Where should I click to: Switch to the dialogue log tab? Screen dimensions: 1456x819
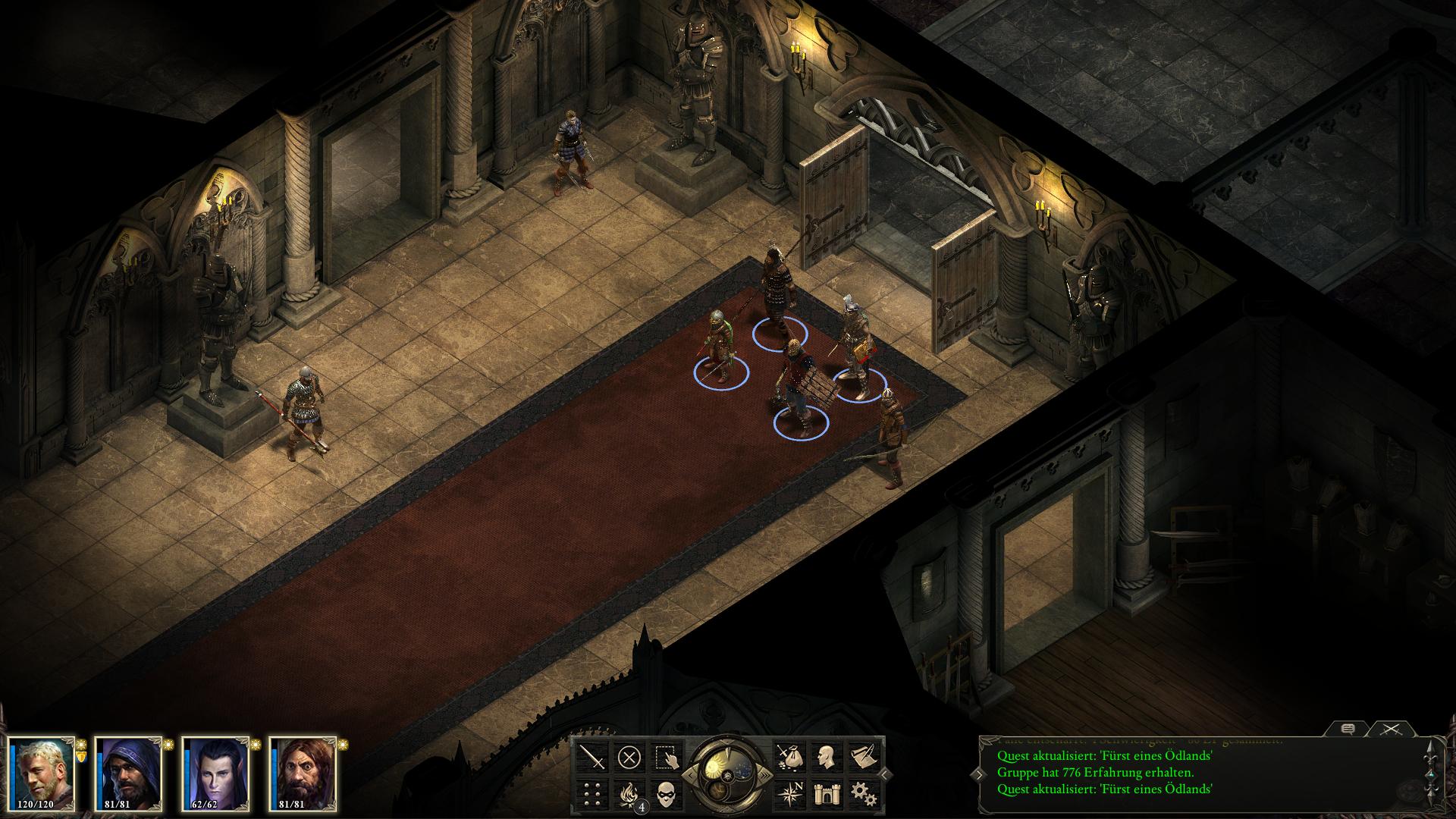1348,729
